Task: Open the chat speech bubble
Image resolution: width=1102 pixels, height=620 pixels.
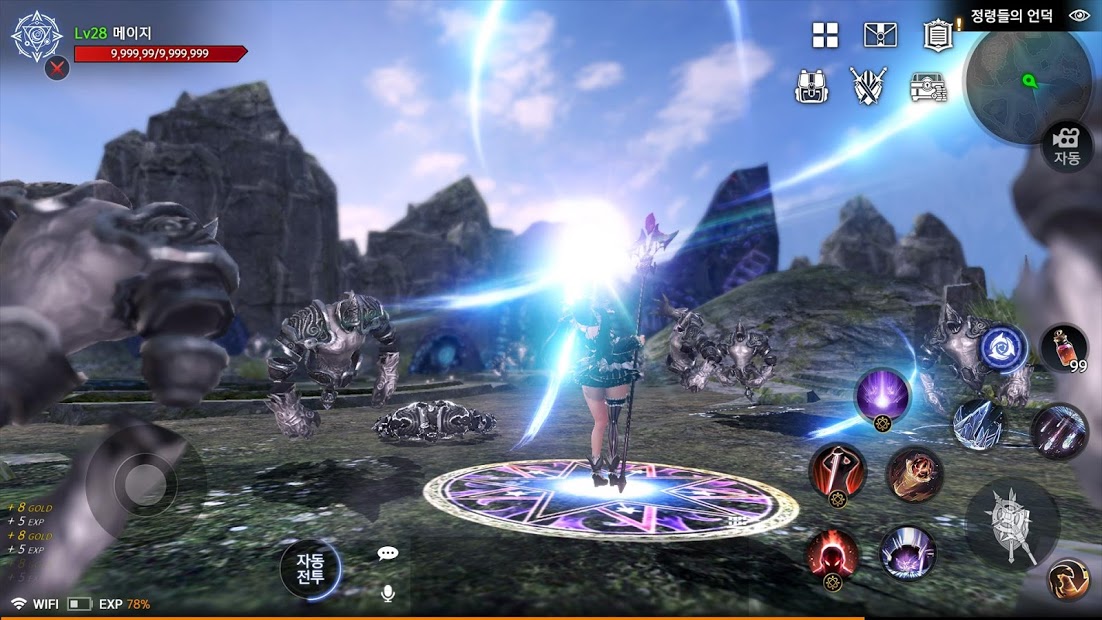Action: (x=388, y=553)
